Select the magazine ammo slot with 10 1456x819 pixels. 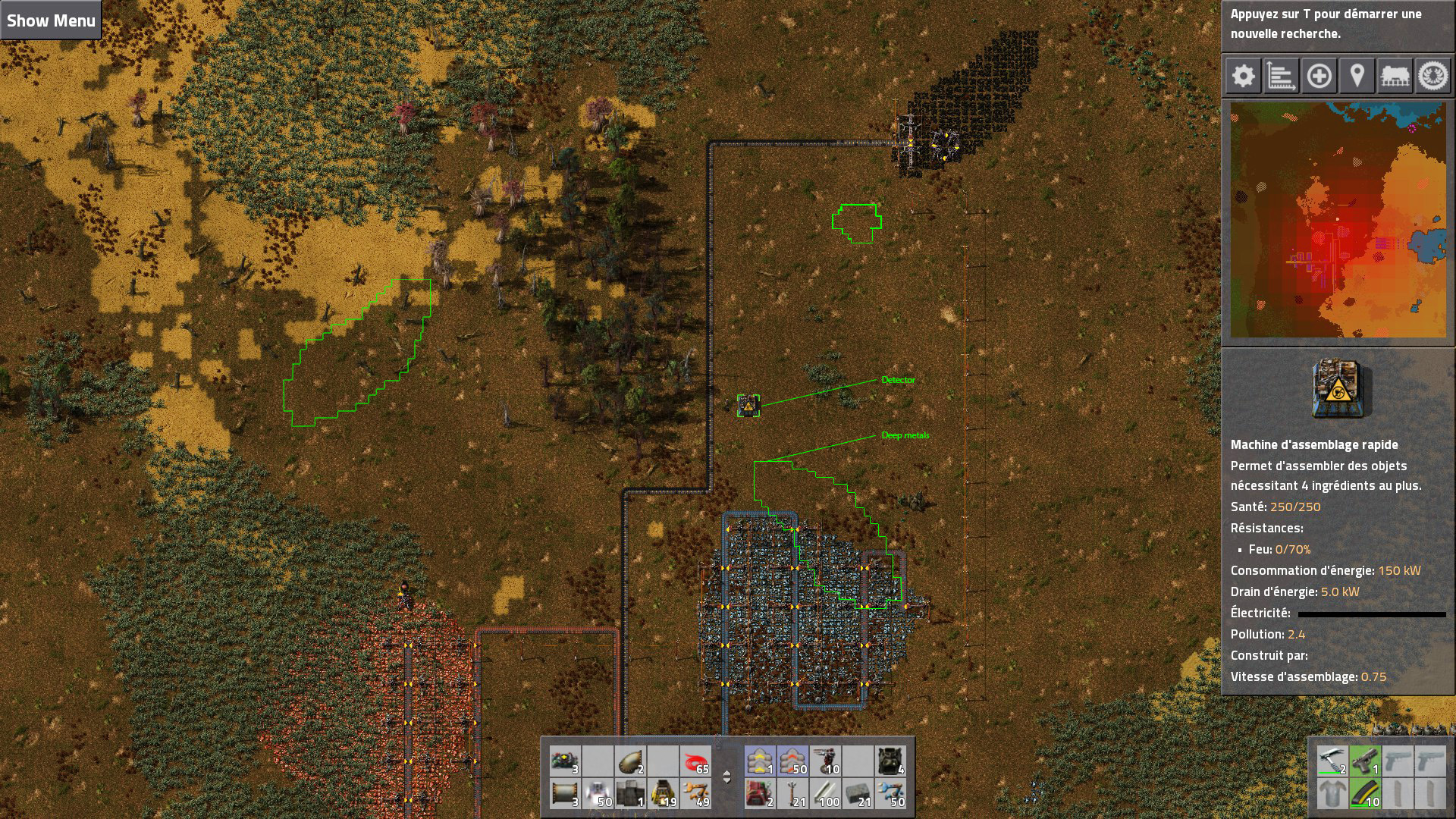click(1364, 793)
